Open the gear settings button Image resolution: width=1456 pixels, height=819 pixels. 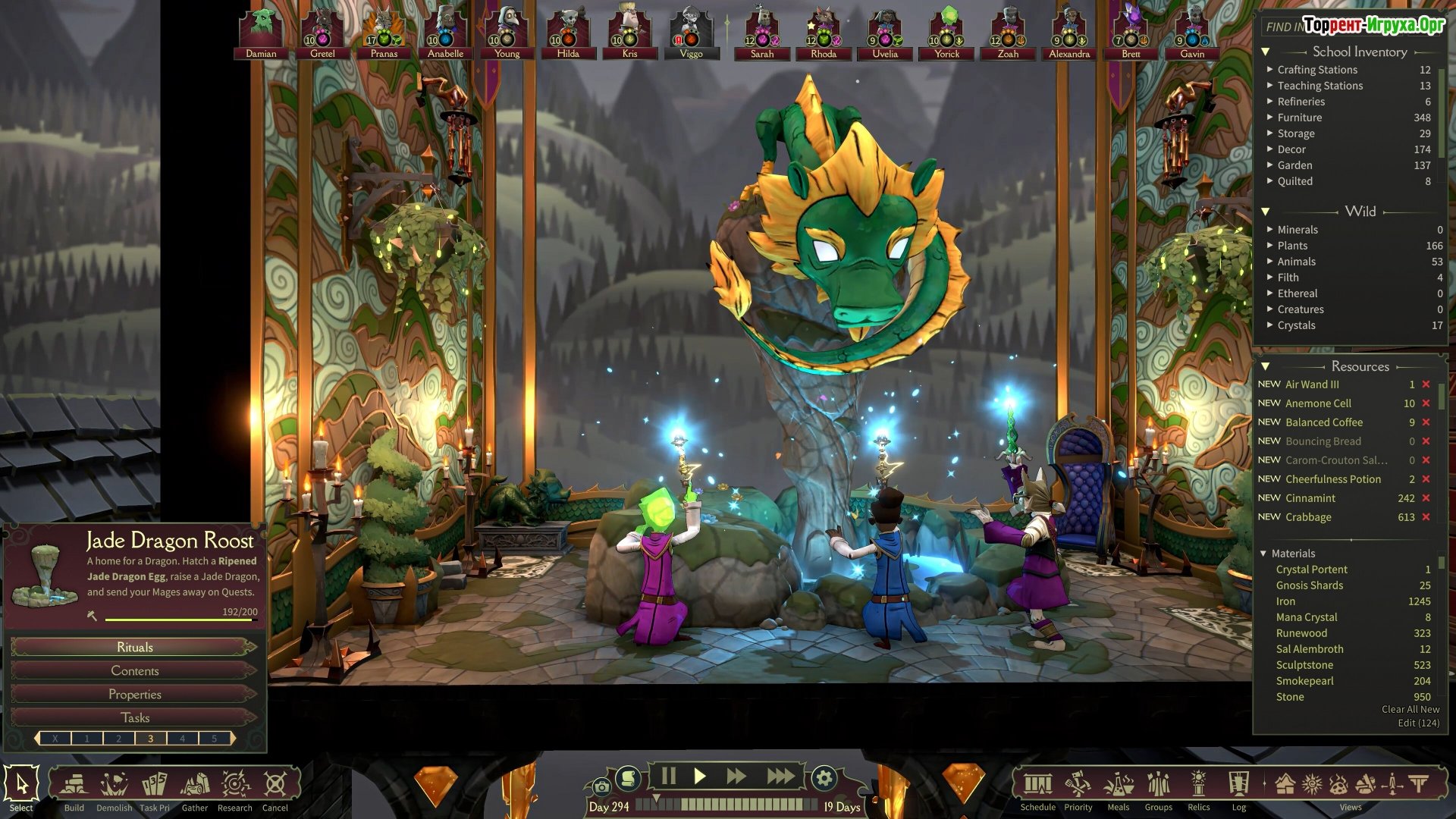pos(824,777)
